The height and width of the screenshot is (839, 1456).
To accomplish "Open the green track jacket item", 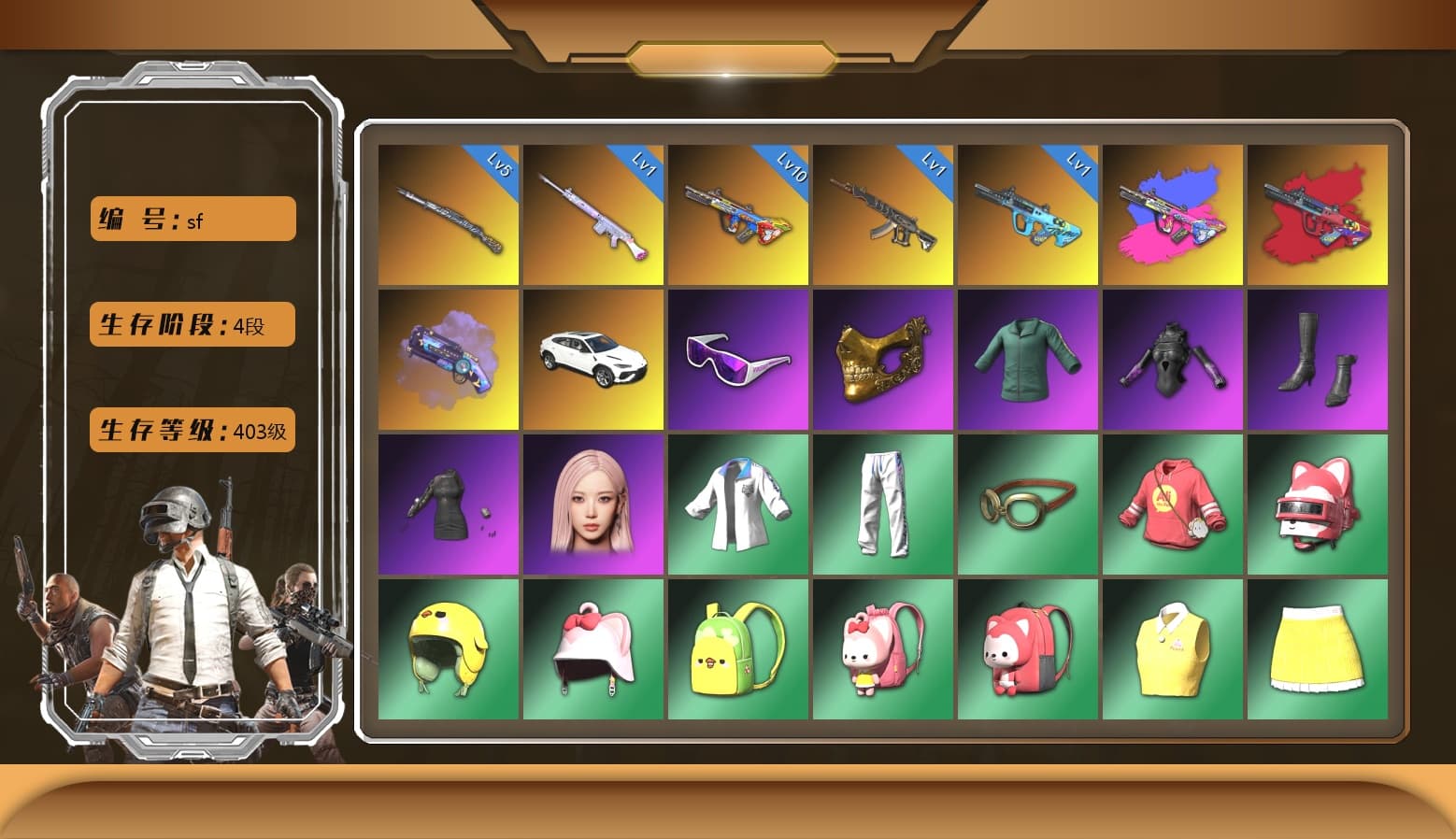I will point(1028,360).
